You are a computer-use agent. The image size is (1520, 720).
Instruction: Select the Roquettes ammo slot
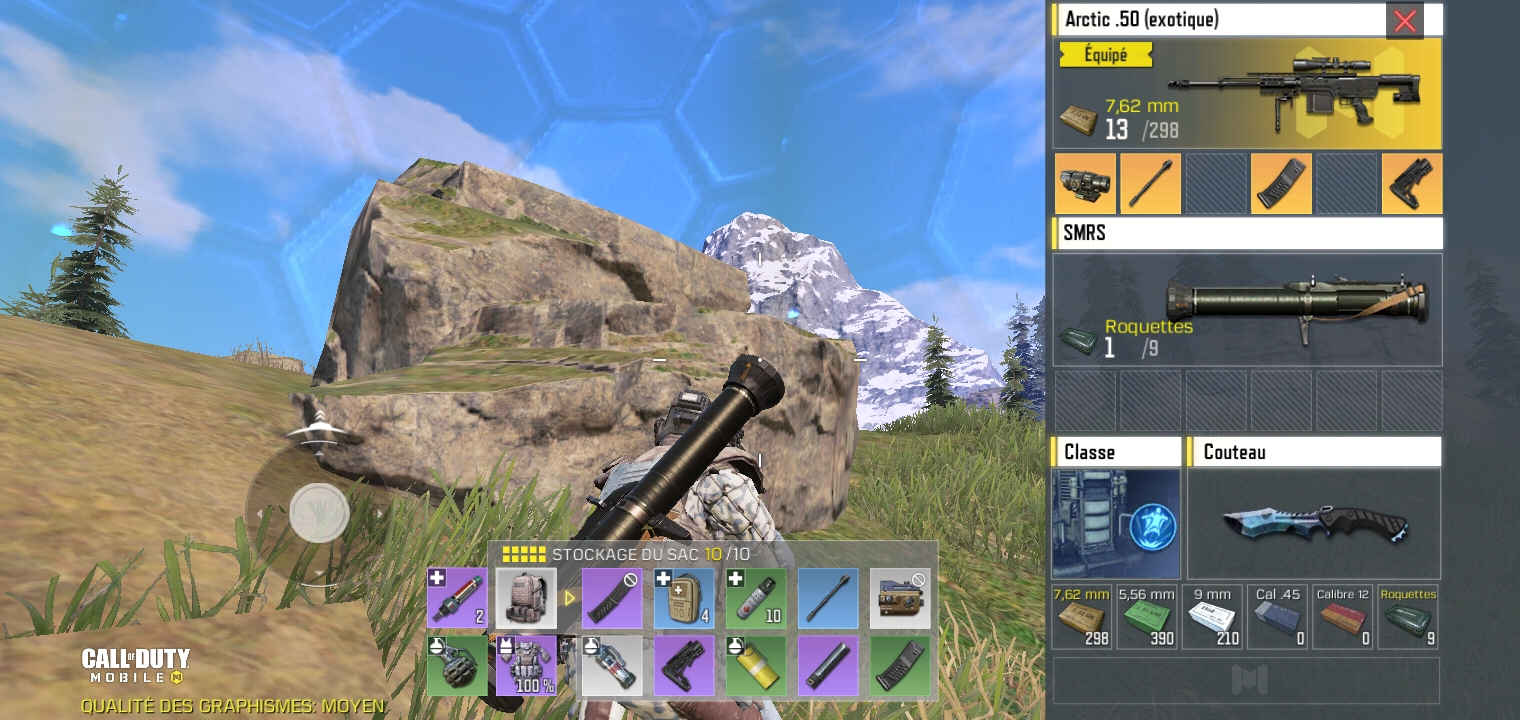tap(1408, 618)
